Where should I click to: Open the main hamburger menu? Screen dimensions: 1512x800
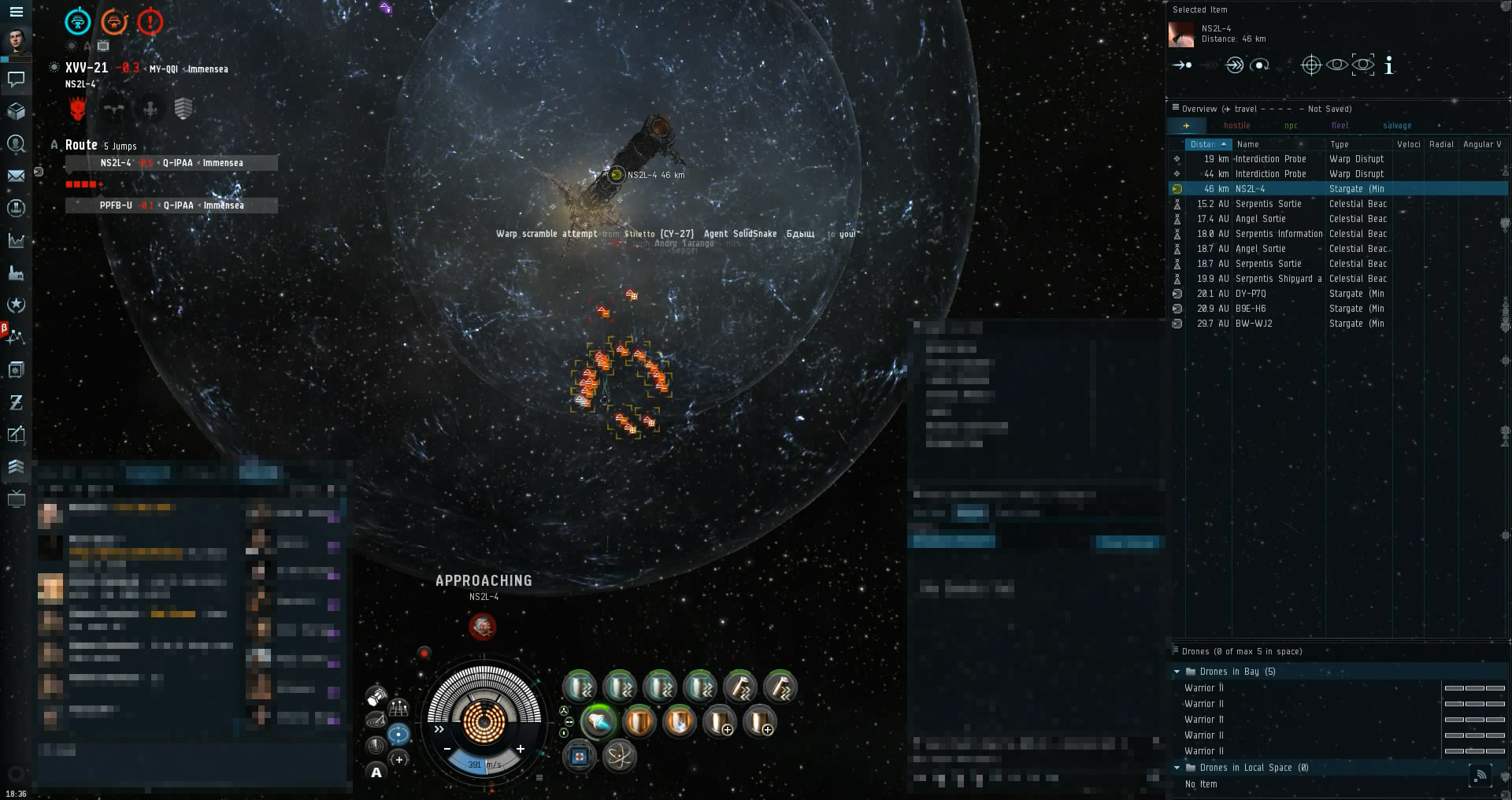16,12
